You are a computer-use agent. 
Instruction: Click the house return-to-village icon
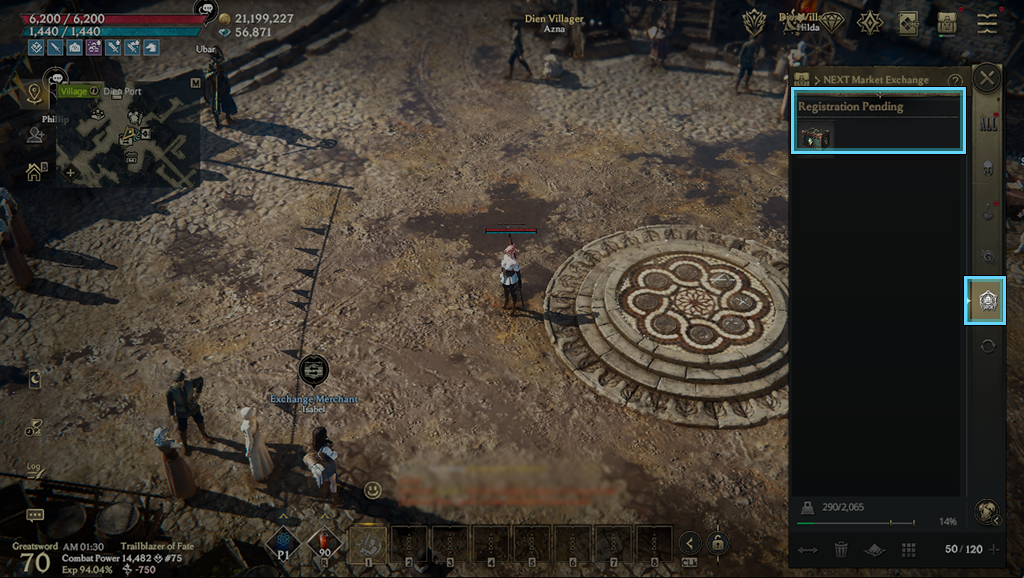click(x=35, y=172)
